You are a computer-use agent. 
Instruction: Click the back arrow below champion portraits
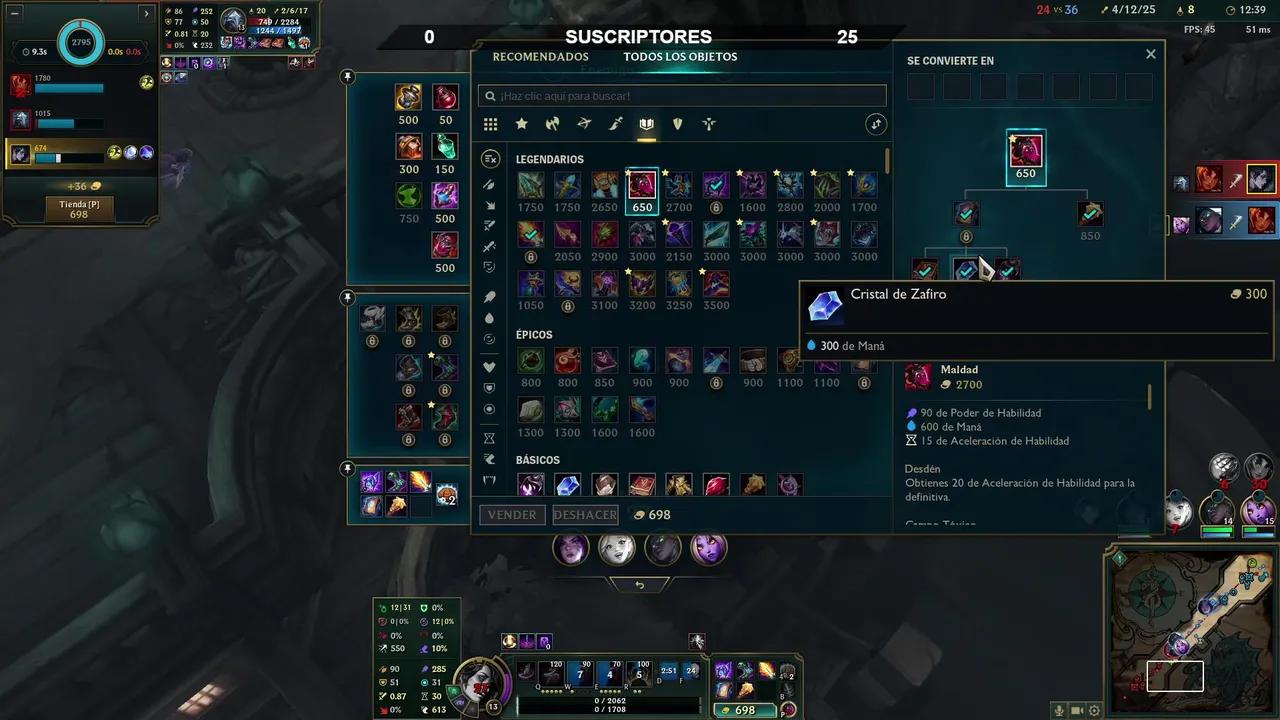click(x=640, y=585)
